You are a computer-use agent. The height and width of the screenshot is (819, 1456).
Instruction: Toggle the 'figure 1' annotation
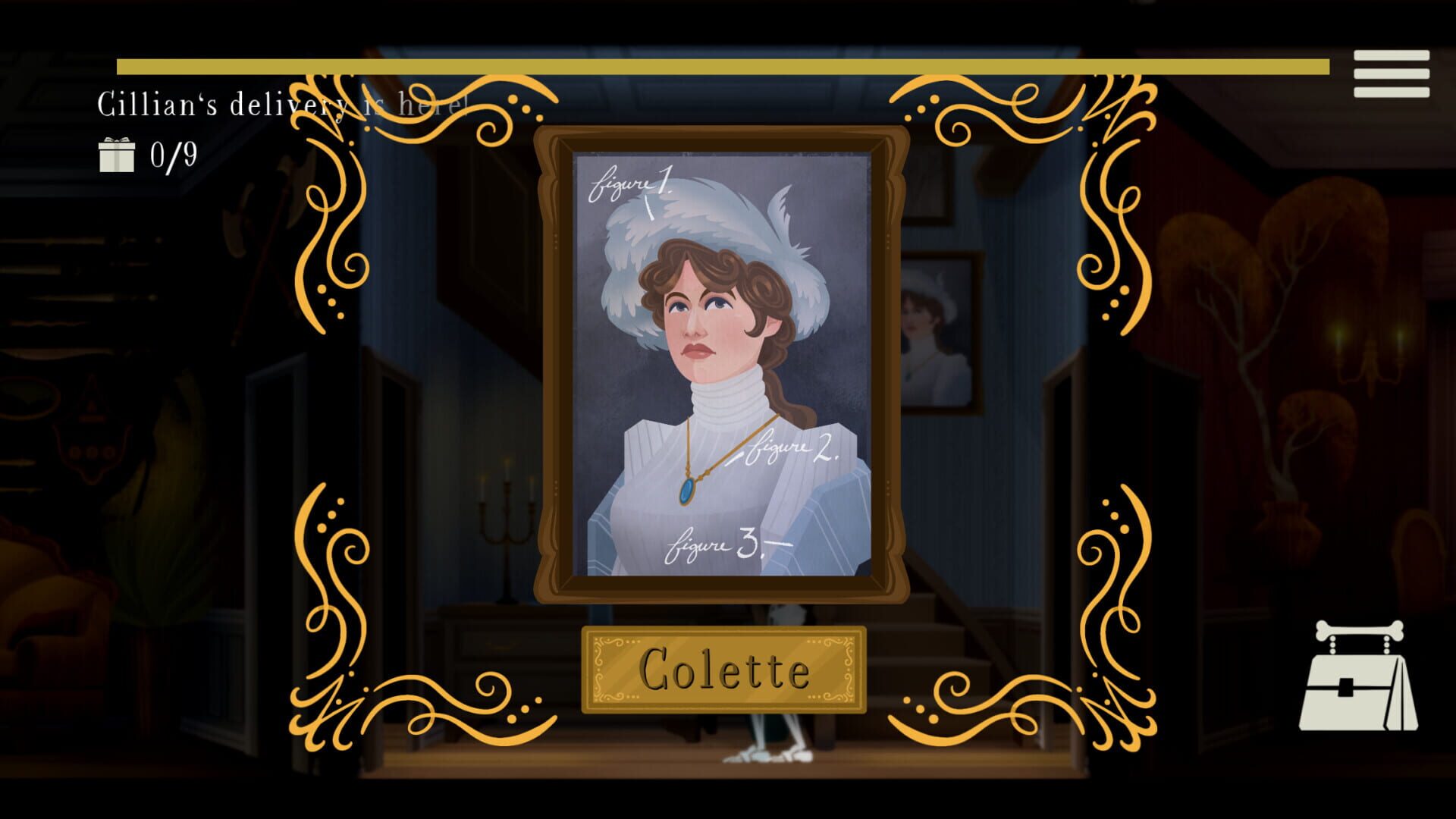click(x=629, y=182)
